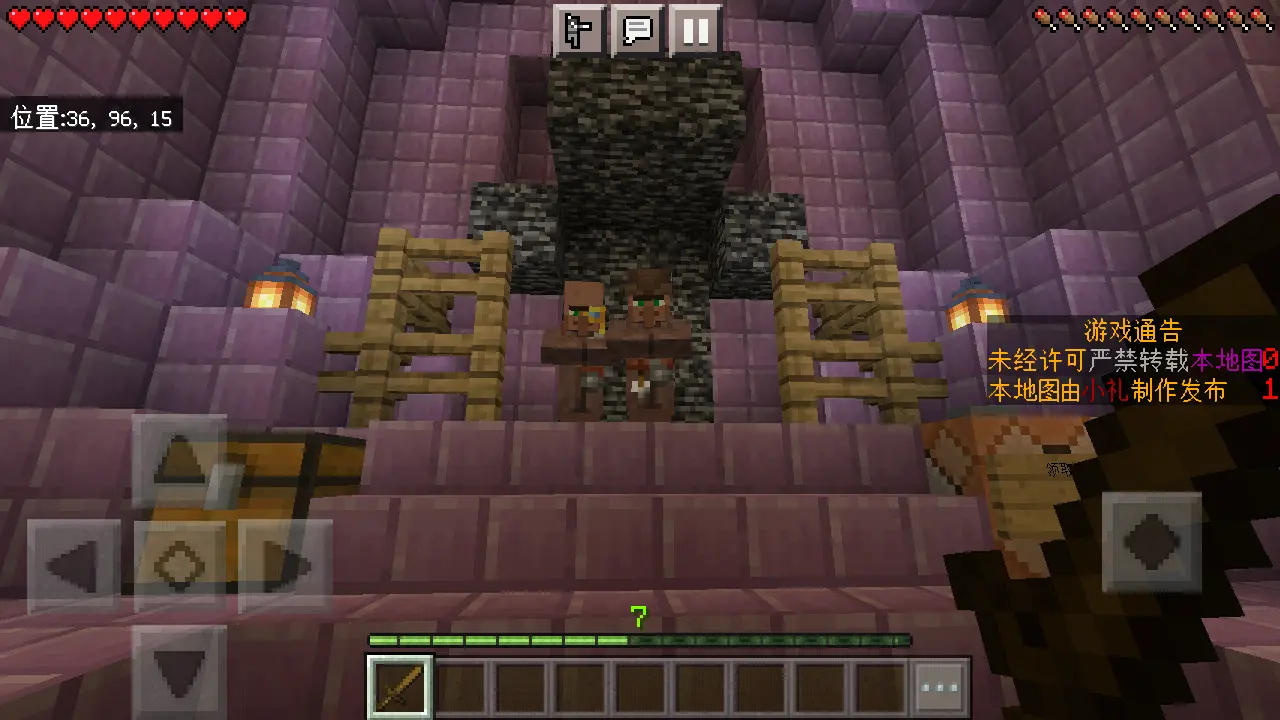
Task: Tap the sneak button in the D-pad center
Action: (180, 567)
